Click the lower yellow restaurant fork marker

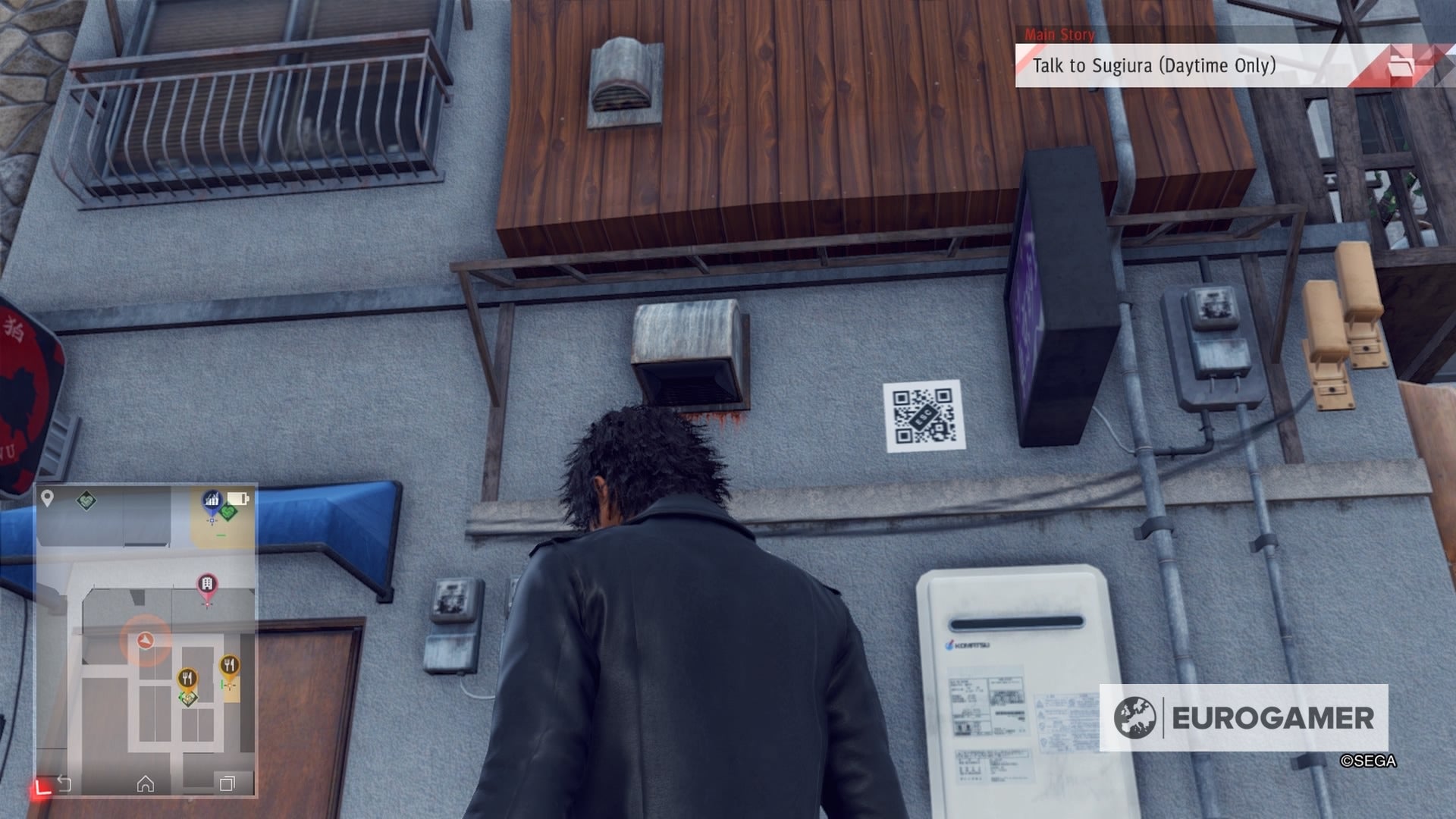pyautogui.click(x=188, y=677)
